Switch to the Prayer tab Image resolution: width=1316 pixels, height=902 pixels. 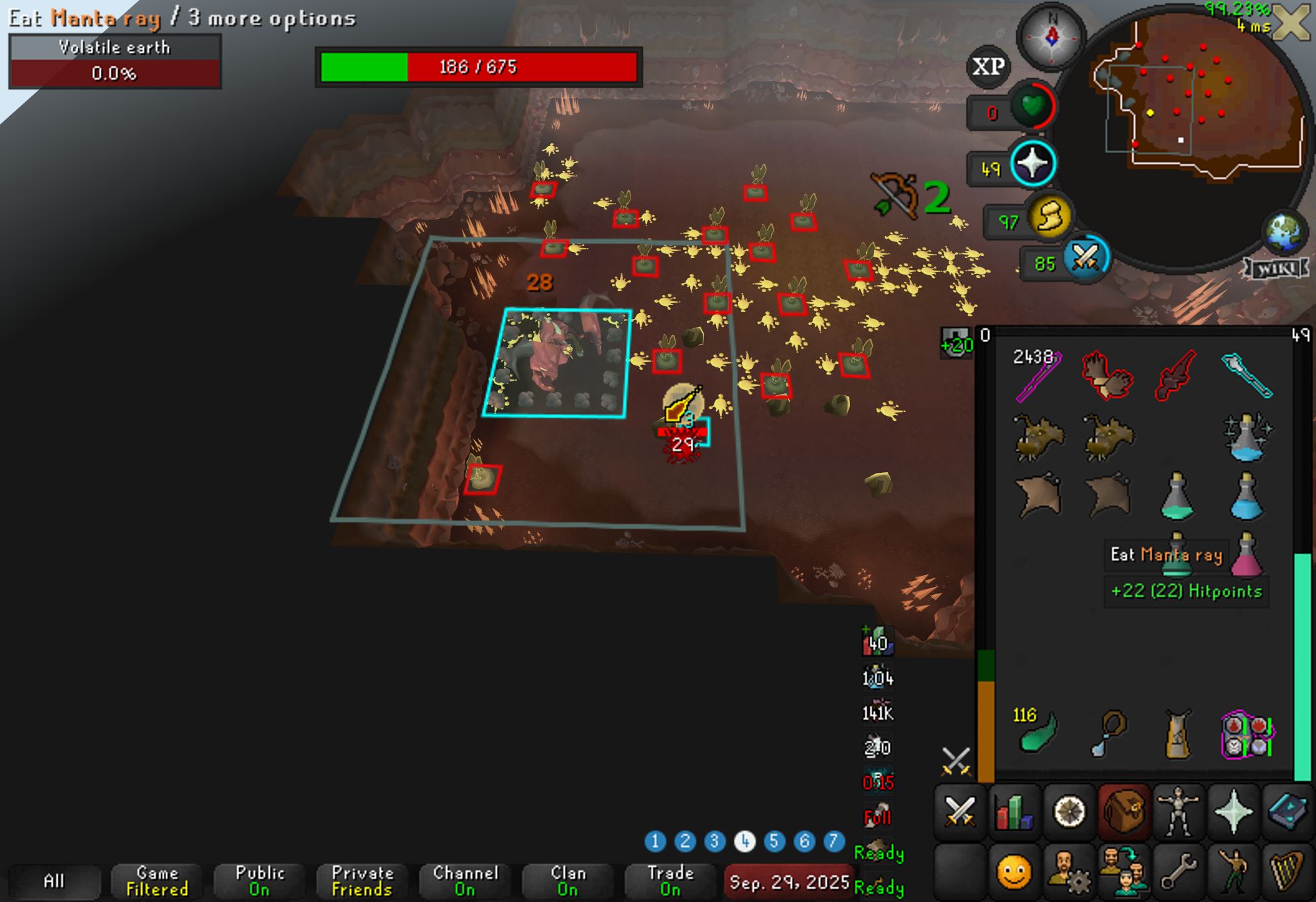[1233, 812]
